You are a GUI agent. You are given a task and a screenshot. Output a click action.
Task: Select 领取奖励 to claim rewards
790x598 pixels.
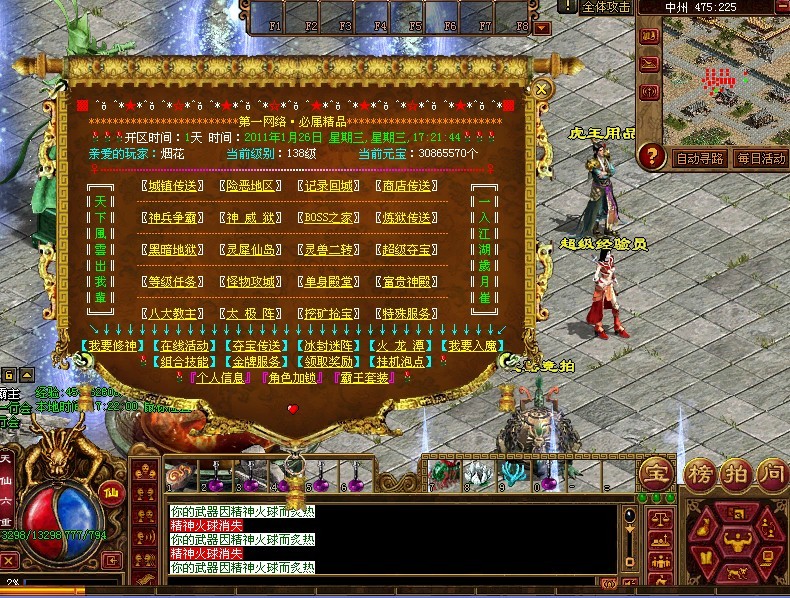pyautogui.click(x=329, y=361)
